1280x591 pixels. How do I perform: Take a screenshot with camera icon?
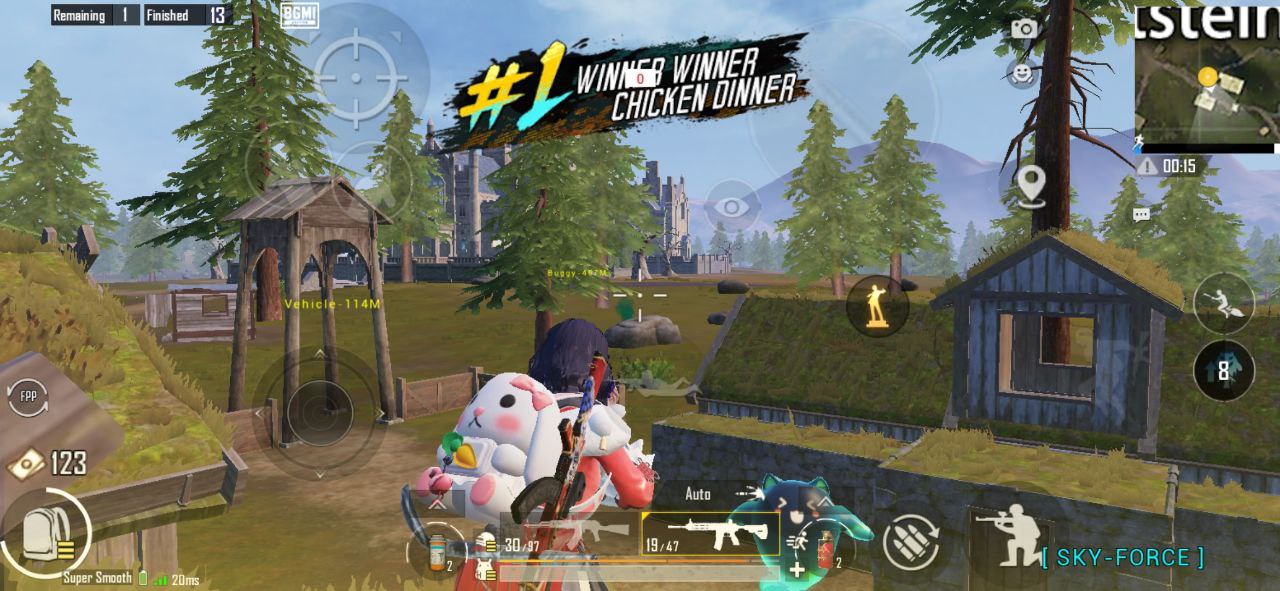click(x=1023, y=29)
